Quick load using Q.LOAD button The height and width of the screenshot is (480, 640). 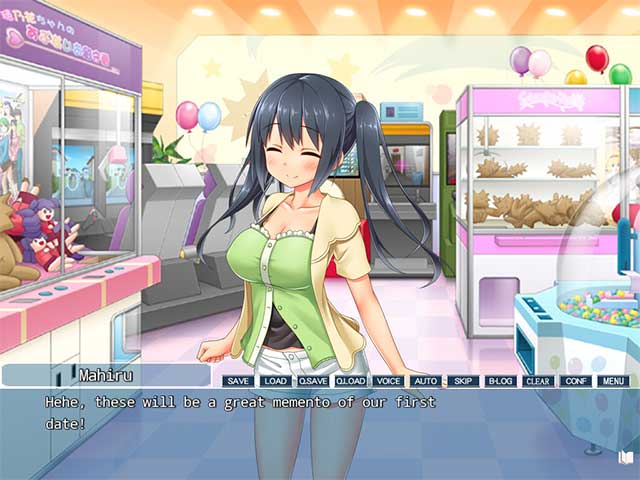click(351, 381)
